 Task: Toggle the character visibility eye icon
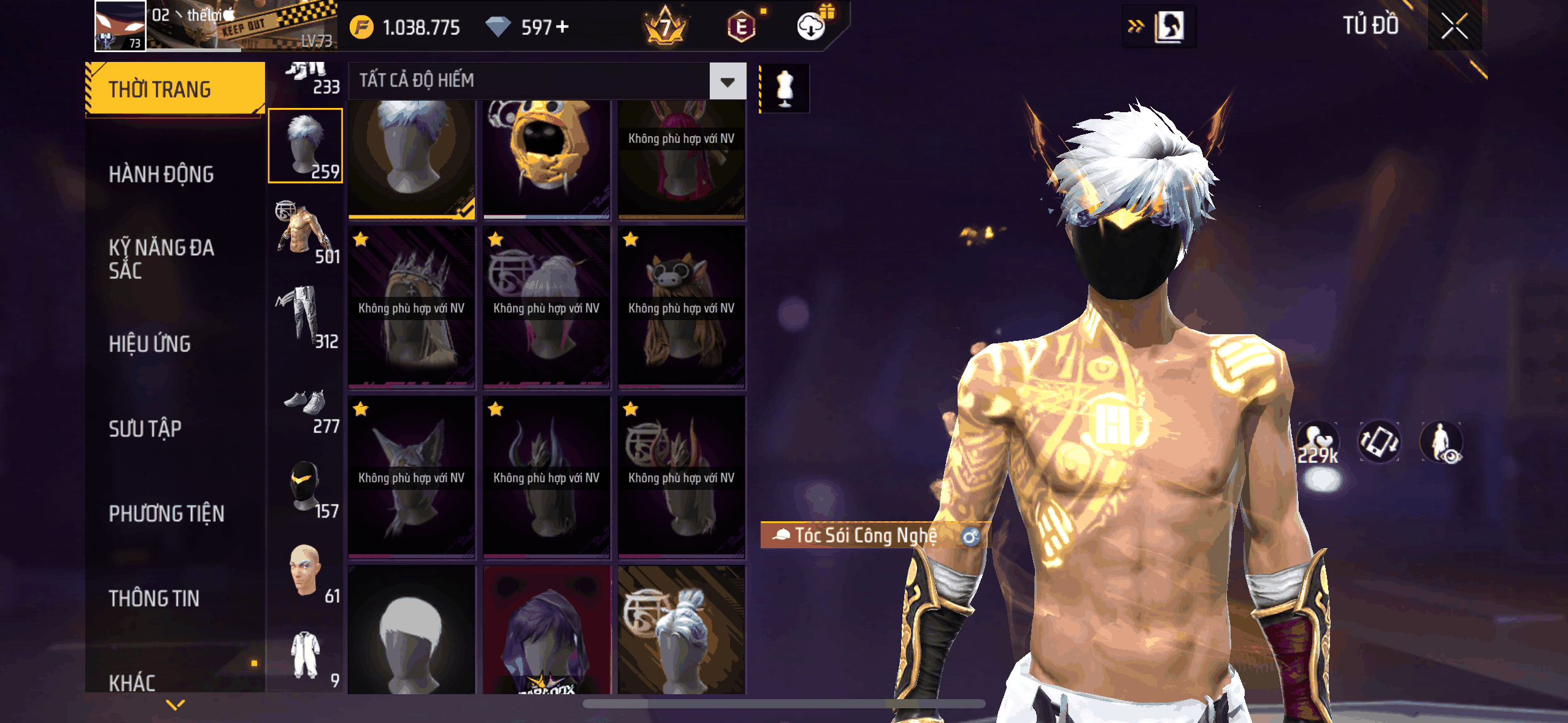coord(1442,442)
